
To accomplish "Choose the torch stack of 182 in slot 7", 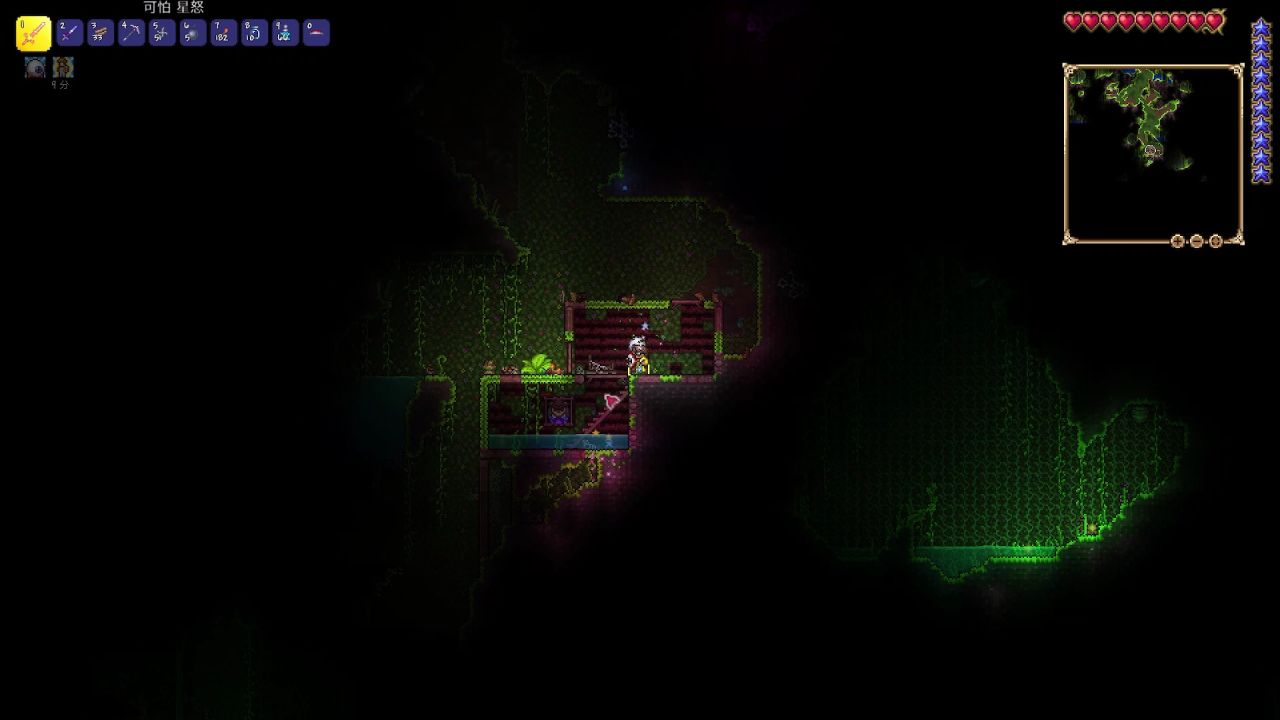I will (224, 33).
